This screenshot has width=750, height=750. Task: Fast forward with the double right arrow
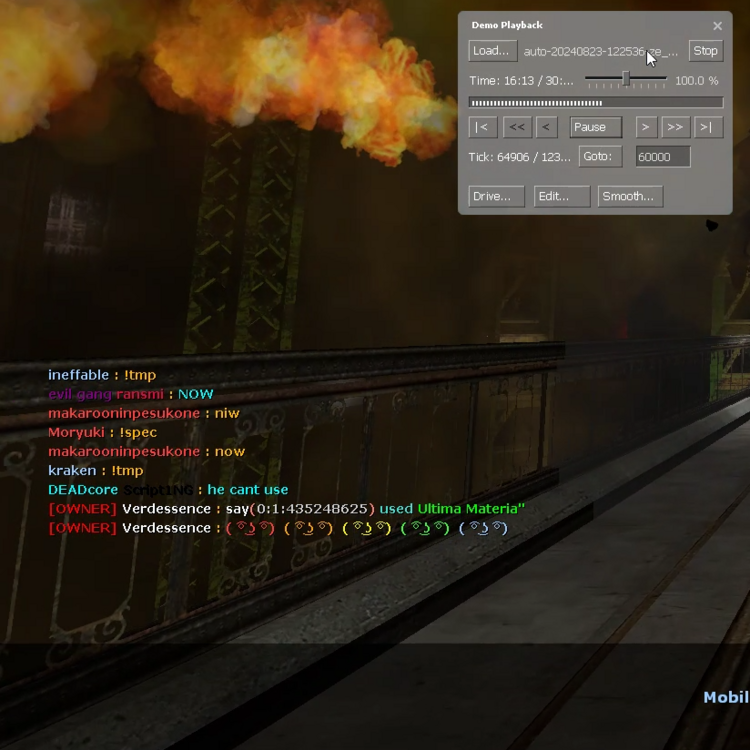coord(675,127)
